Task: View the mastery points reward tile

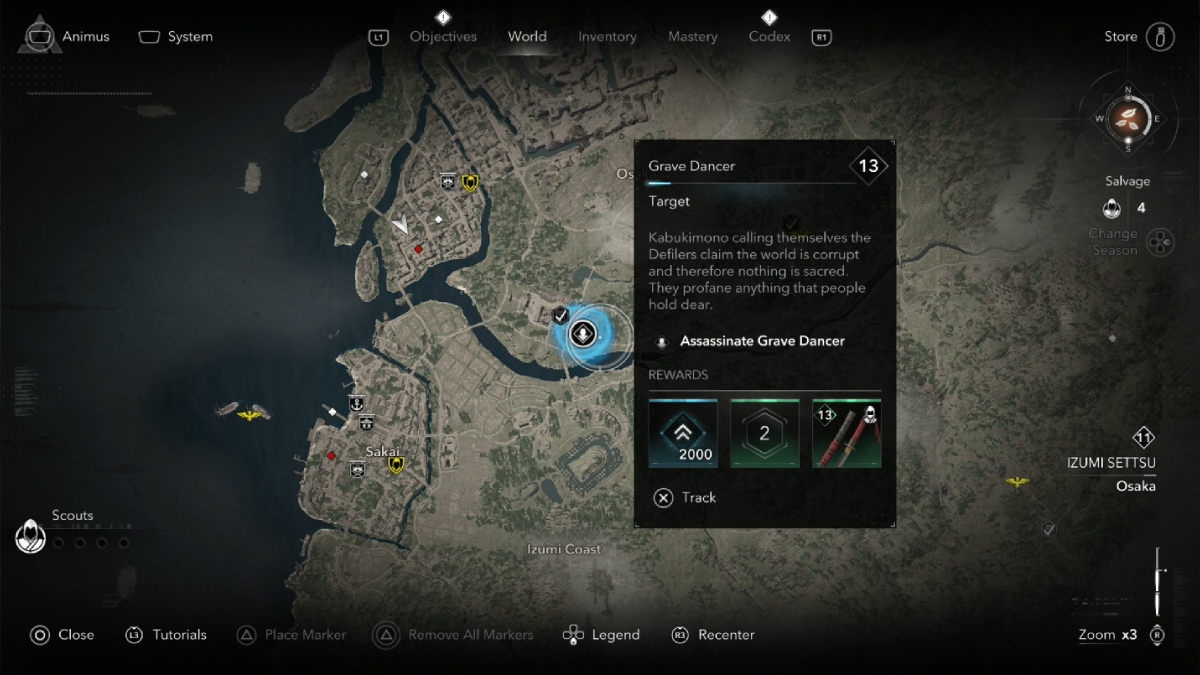Action: [765, 433]
